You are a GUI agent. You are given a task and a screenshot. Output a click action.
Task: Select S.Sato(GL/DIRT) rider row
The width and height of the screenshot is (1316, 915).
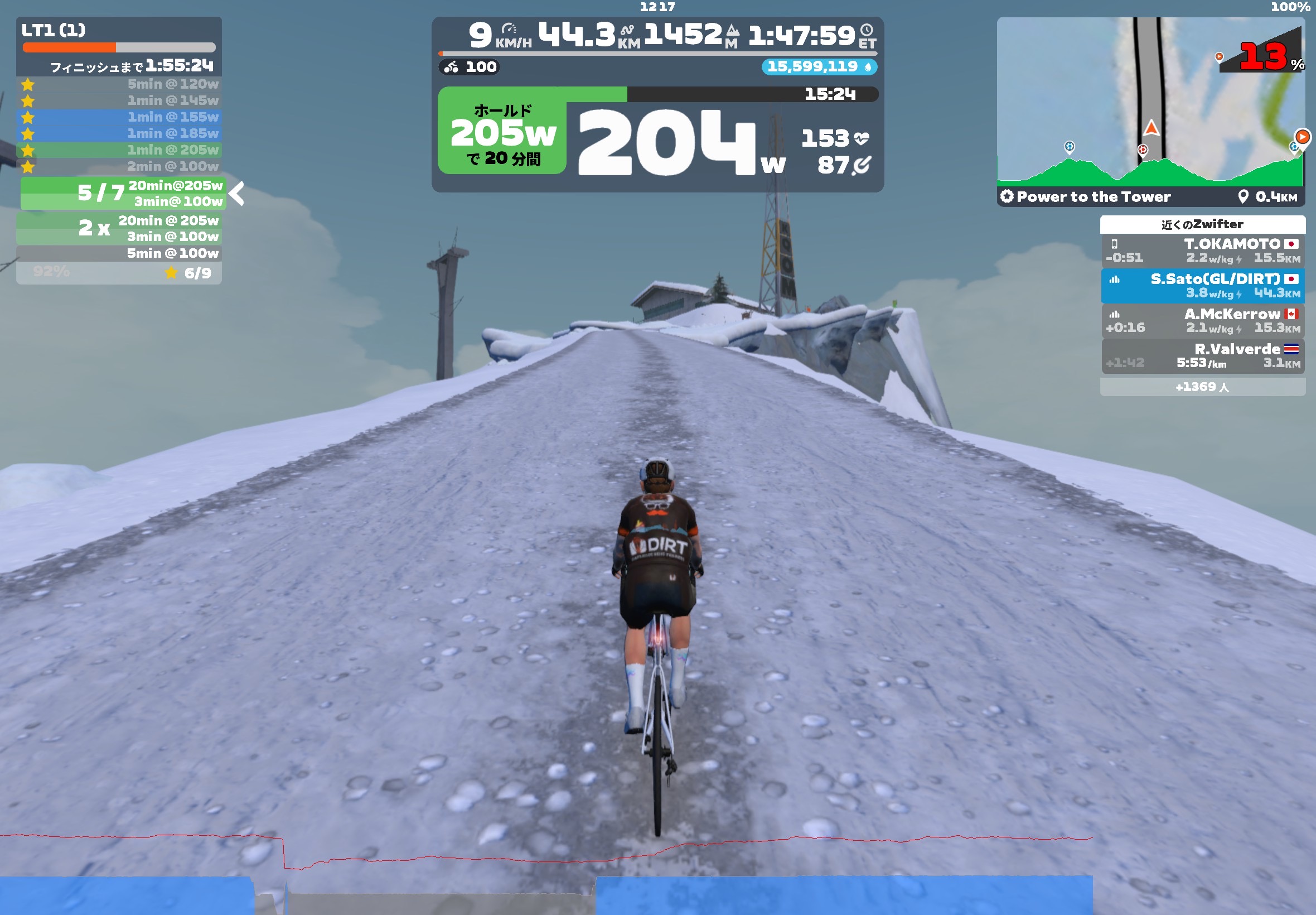(1202, 286)
